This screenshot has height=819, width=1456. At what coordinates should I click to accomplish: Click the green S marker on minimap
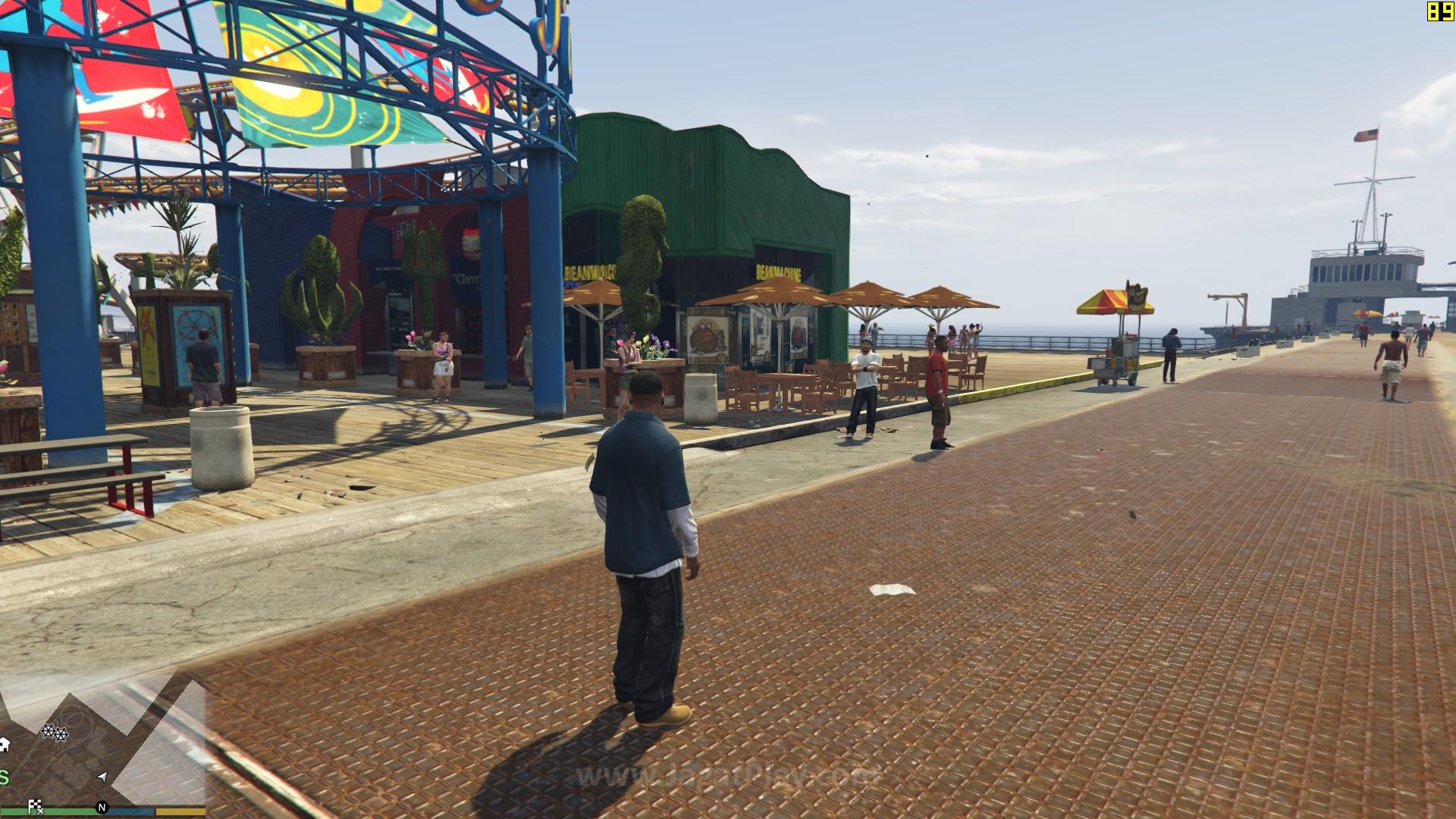(x=4, y=777)
